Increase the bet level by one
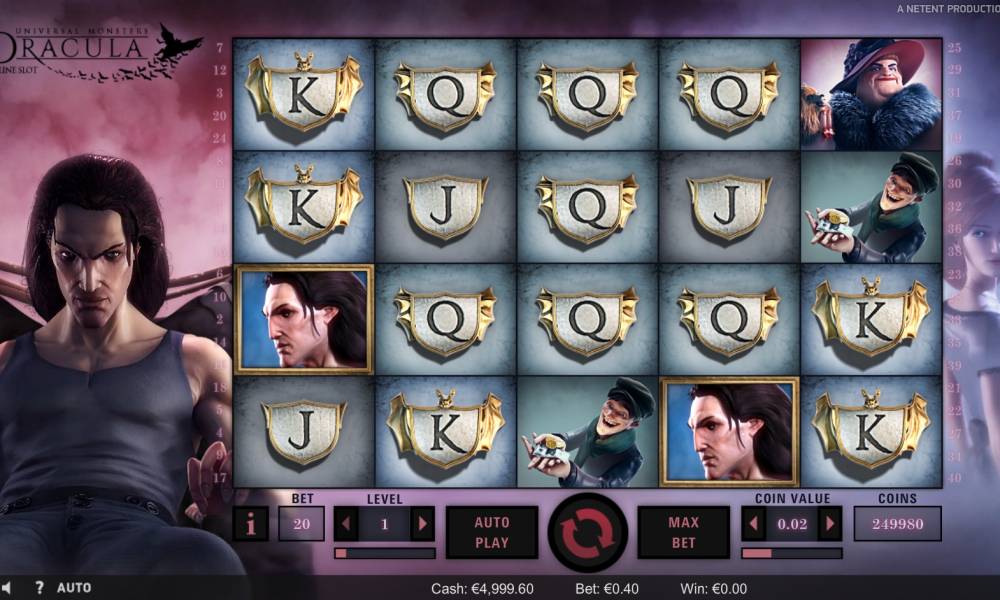 423,523
